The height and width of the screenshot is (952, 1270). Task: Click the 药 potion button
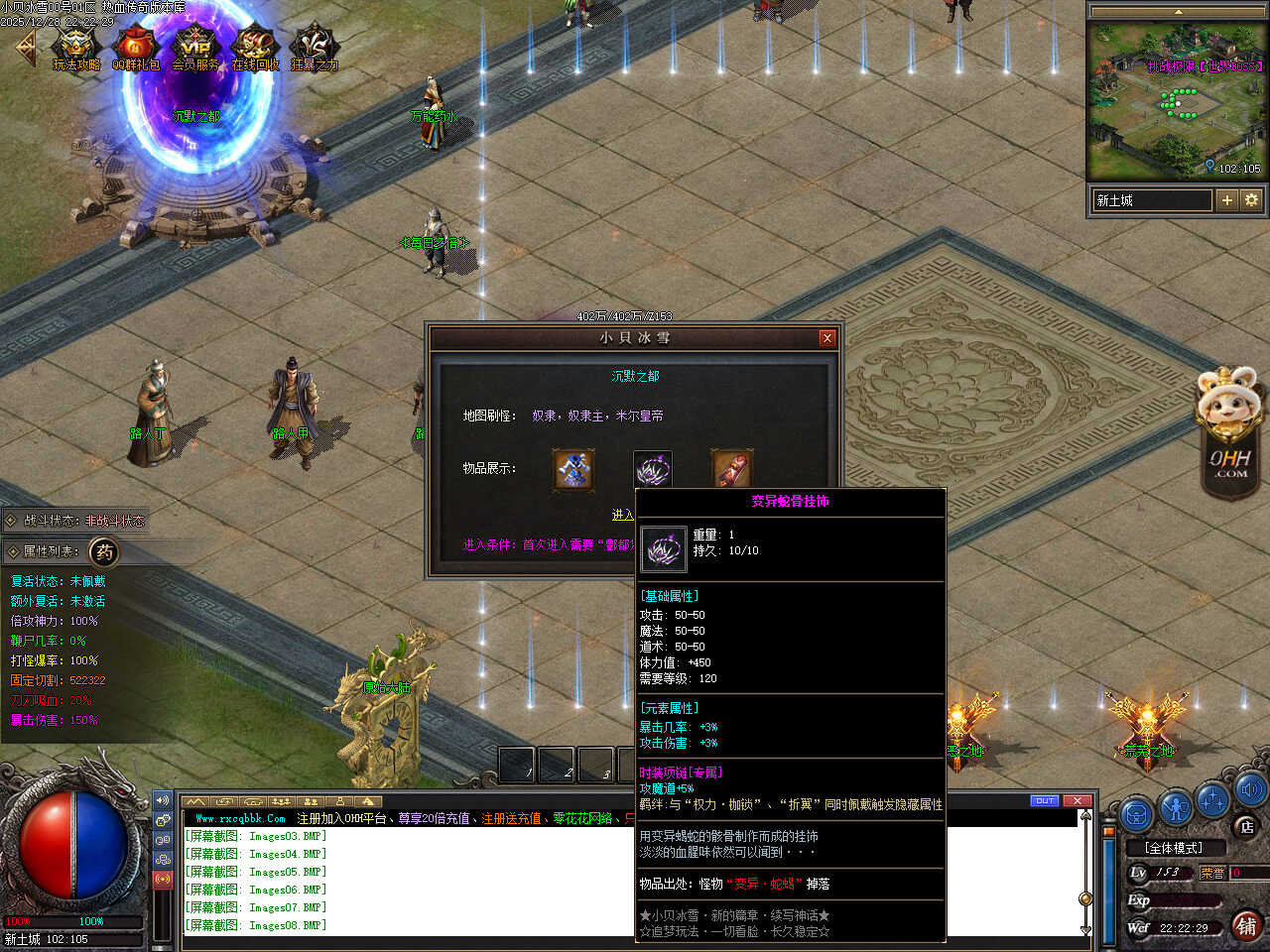(104, 551)
